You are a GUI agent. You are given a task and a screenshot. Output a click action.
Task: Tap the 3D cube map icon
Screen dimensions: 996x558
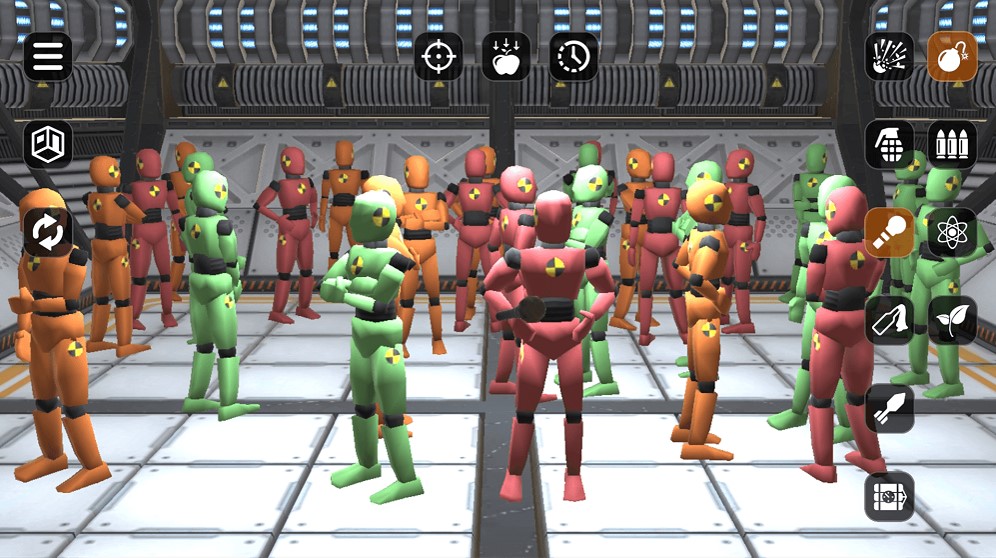coord(47,145)
